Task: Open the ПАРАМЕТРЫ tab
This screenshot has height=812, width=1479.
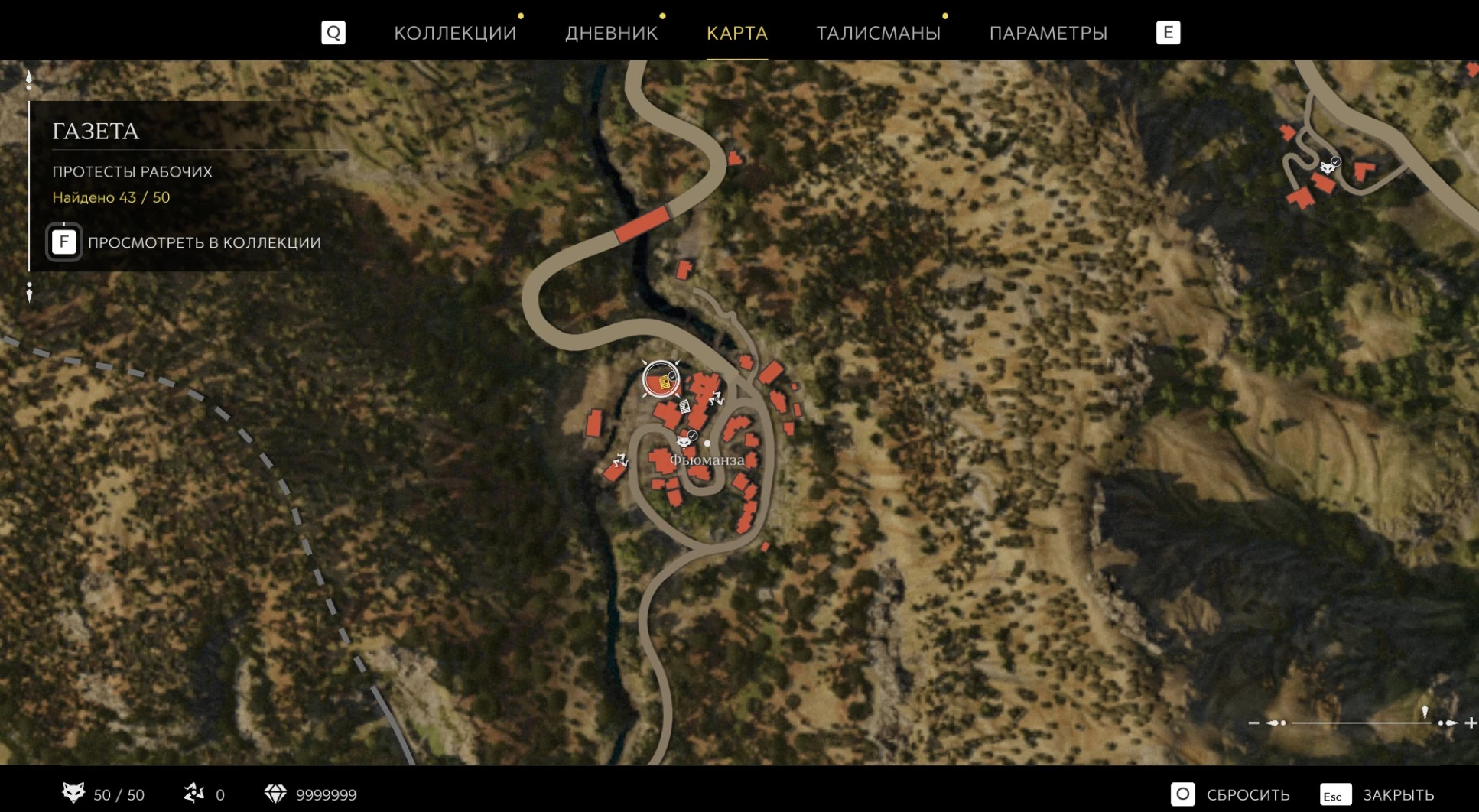Action: [1048, 33]
